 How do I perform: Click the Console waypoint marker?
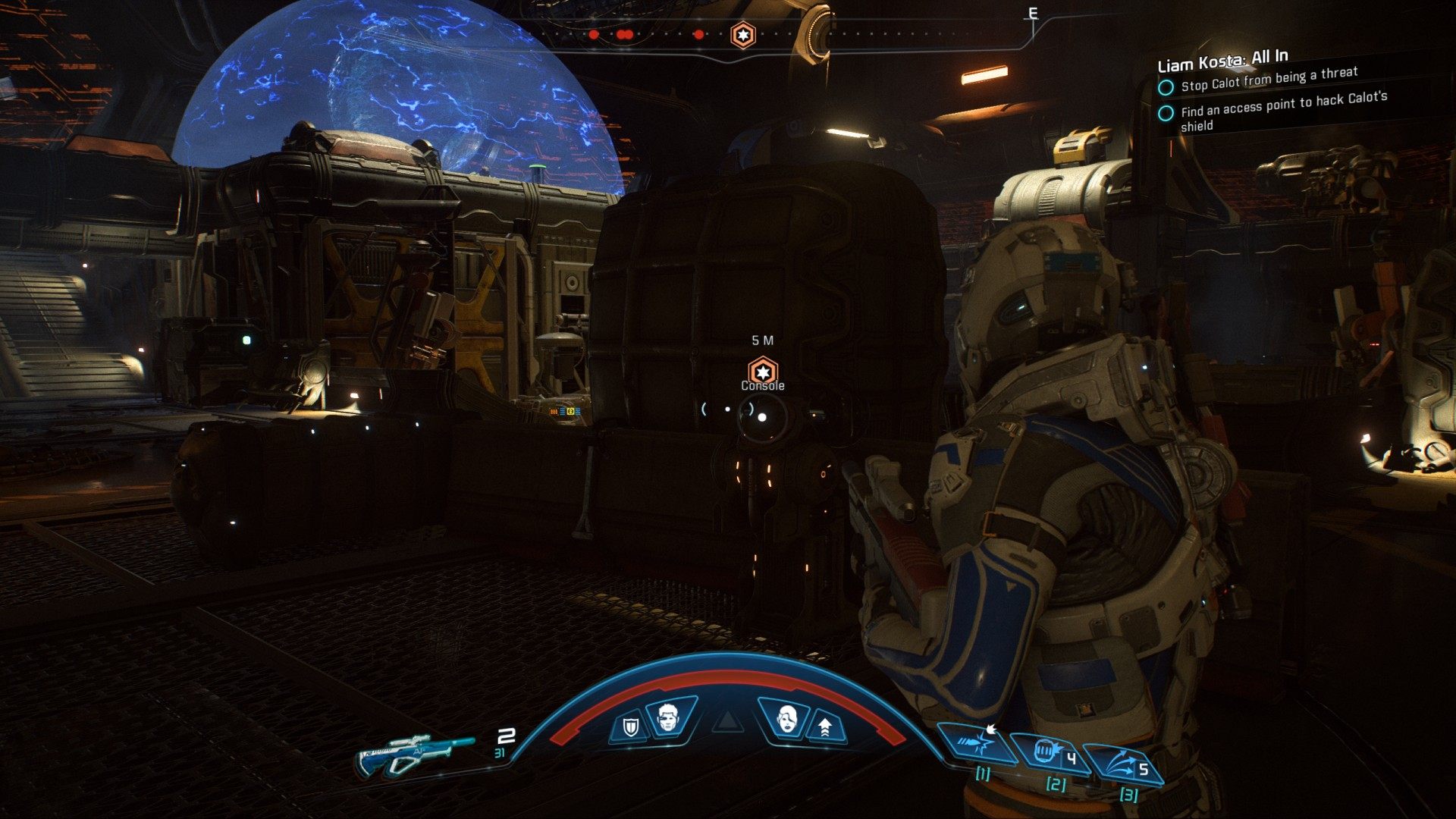pos(762,372)
